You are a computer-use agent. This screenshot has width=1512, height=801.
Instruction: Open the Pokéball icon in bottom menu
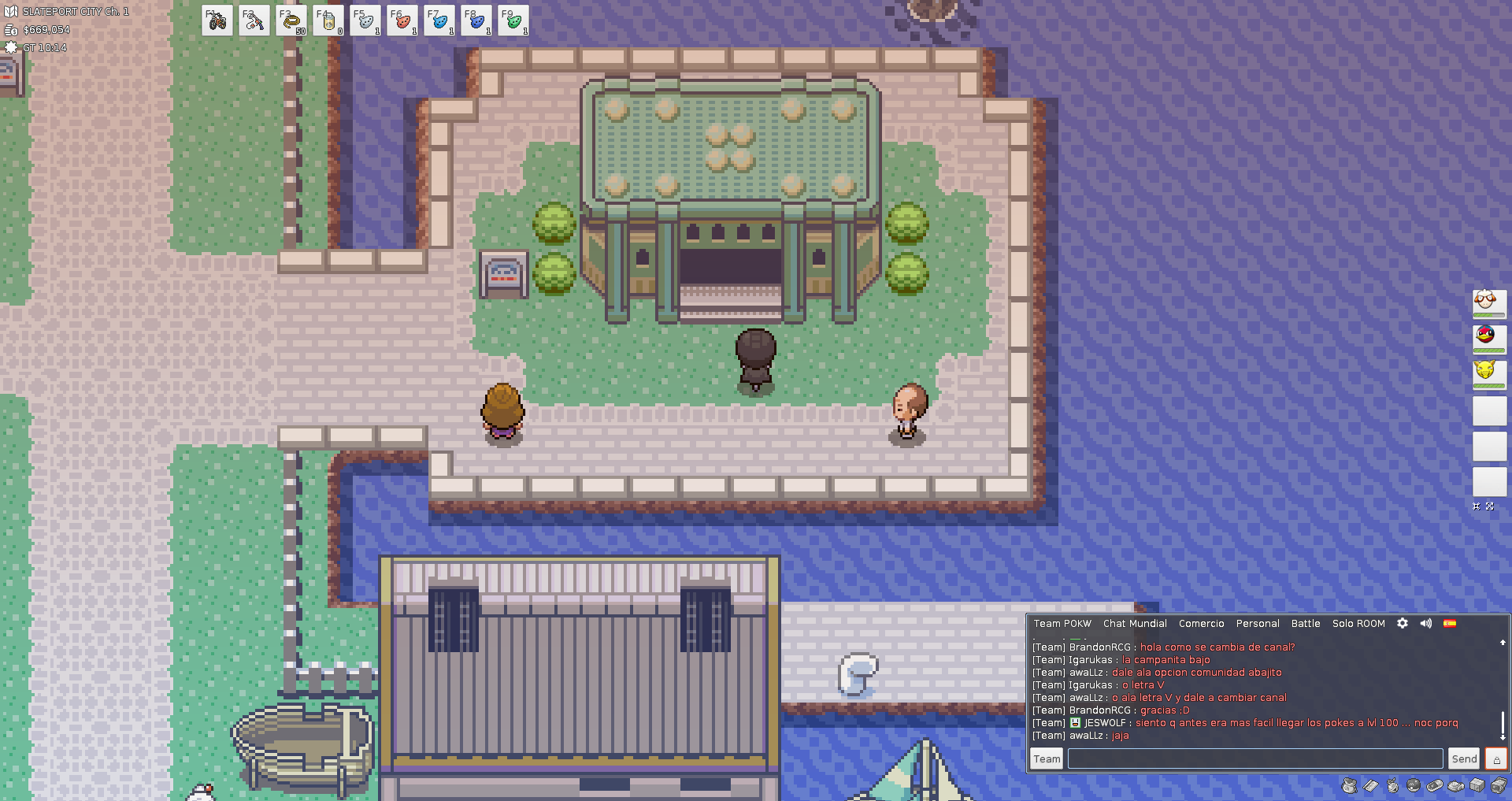pos(1414,785)
